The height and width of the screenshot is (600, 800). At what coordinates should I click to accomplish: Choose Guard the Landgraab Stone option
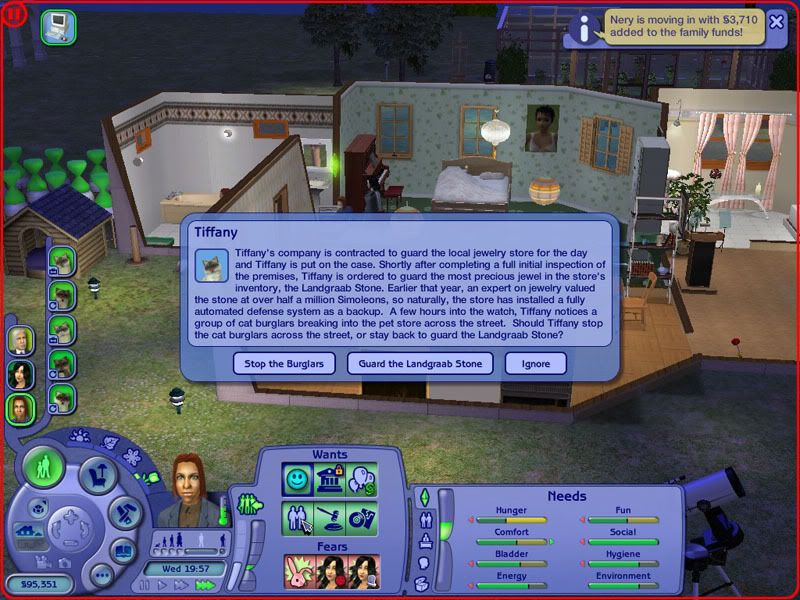click(x=420, y=363)
